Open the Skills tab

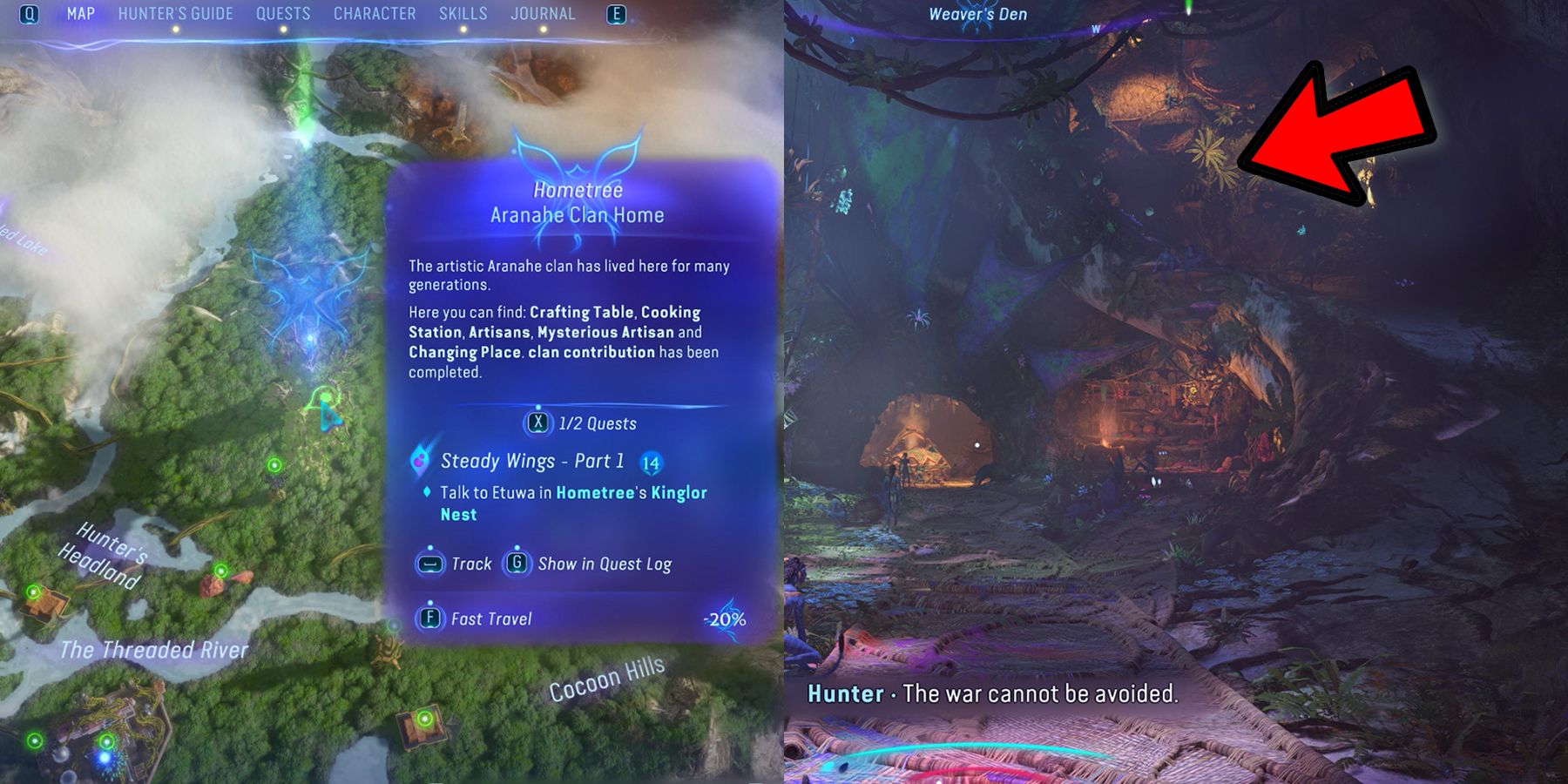(464, 13)
